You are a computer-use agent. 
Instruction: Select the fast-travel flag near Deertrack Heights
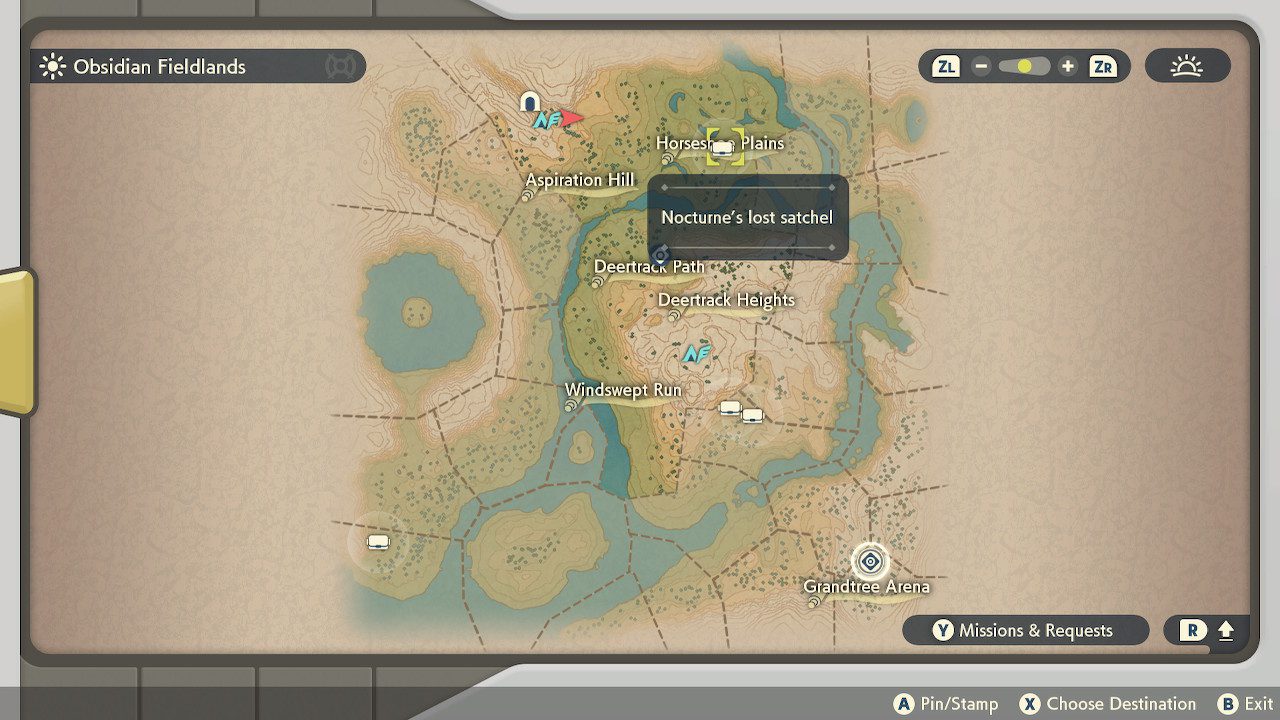[x=699, y=352]
